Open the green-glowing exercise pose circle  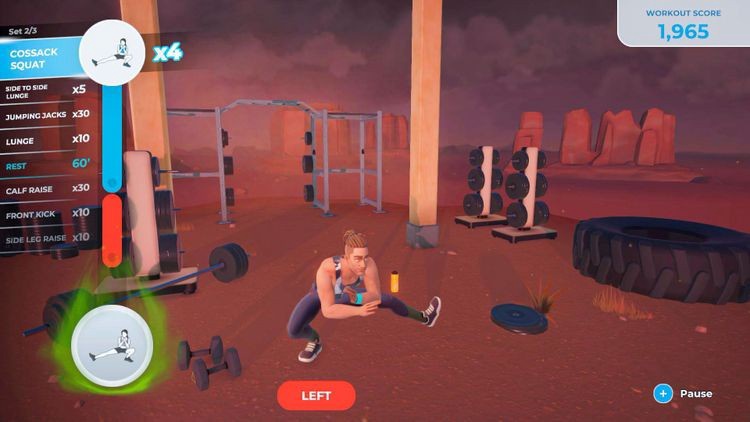pyautogui.click(x=110, y=346)
